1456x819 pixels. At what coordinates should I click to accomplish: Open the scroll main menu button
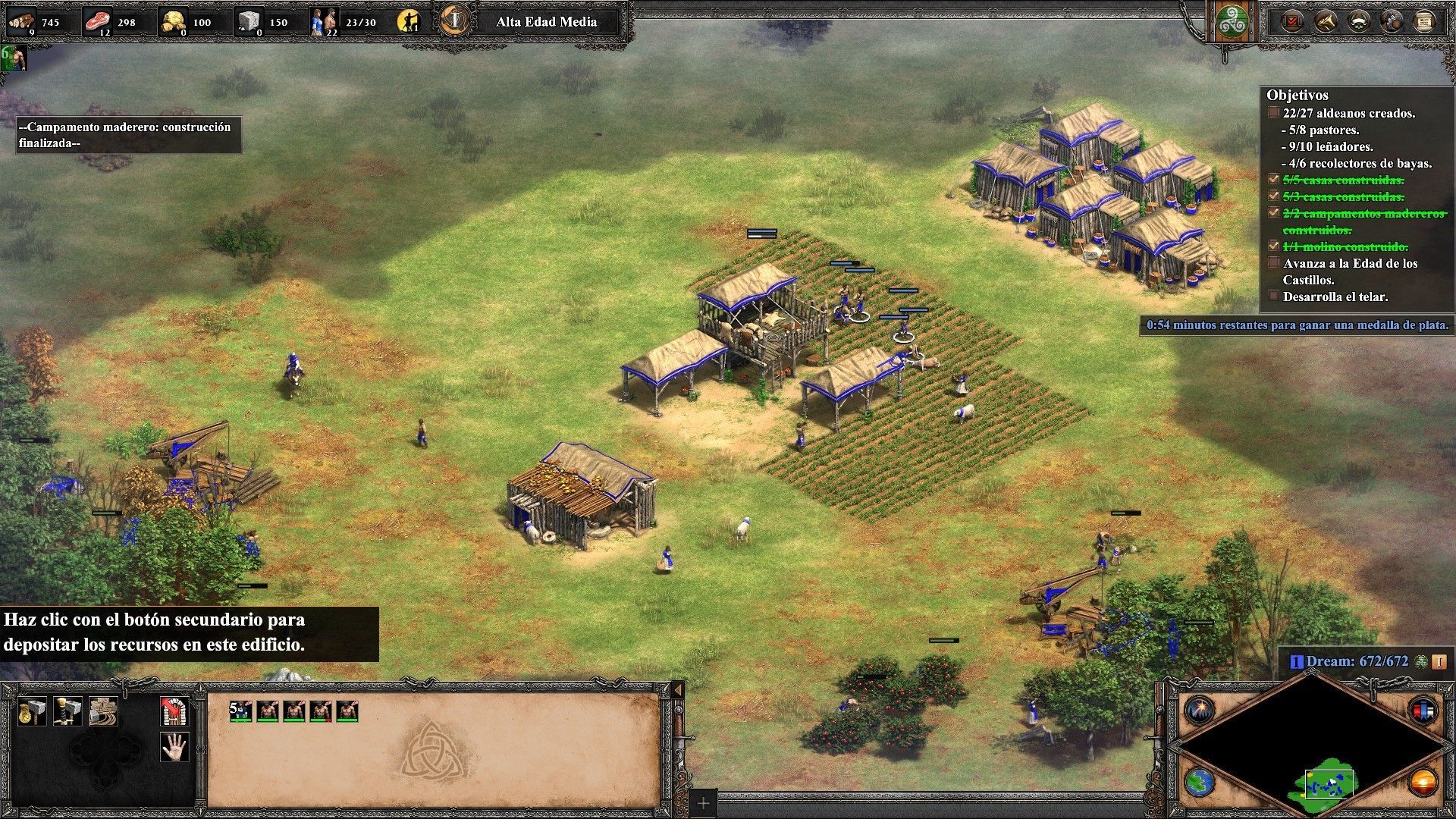click(1424, 22)
